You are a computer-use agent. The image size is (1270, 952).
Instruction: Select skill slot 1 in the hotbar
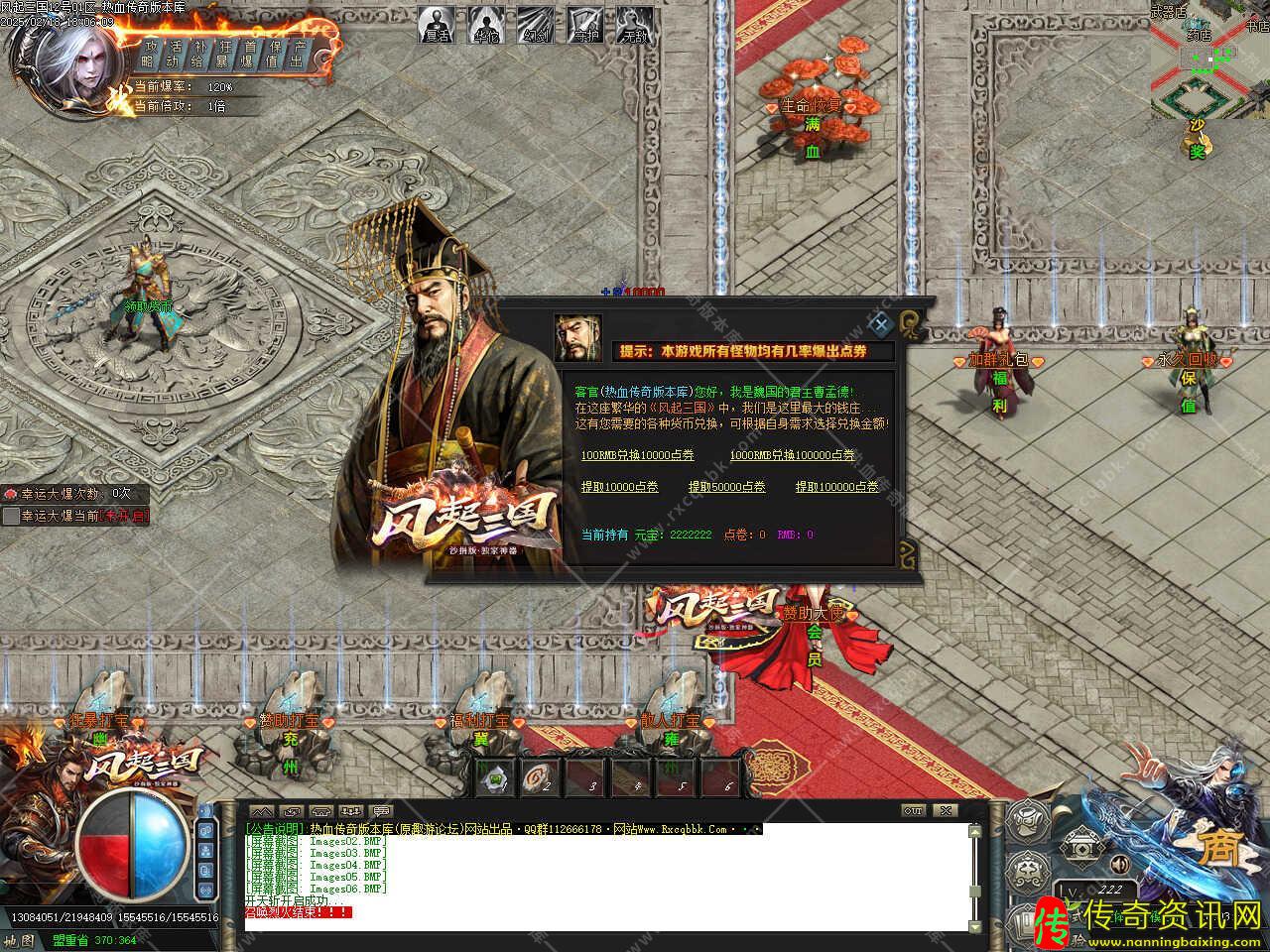click(495, 777)
